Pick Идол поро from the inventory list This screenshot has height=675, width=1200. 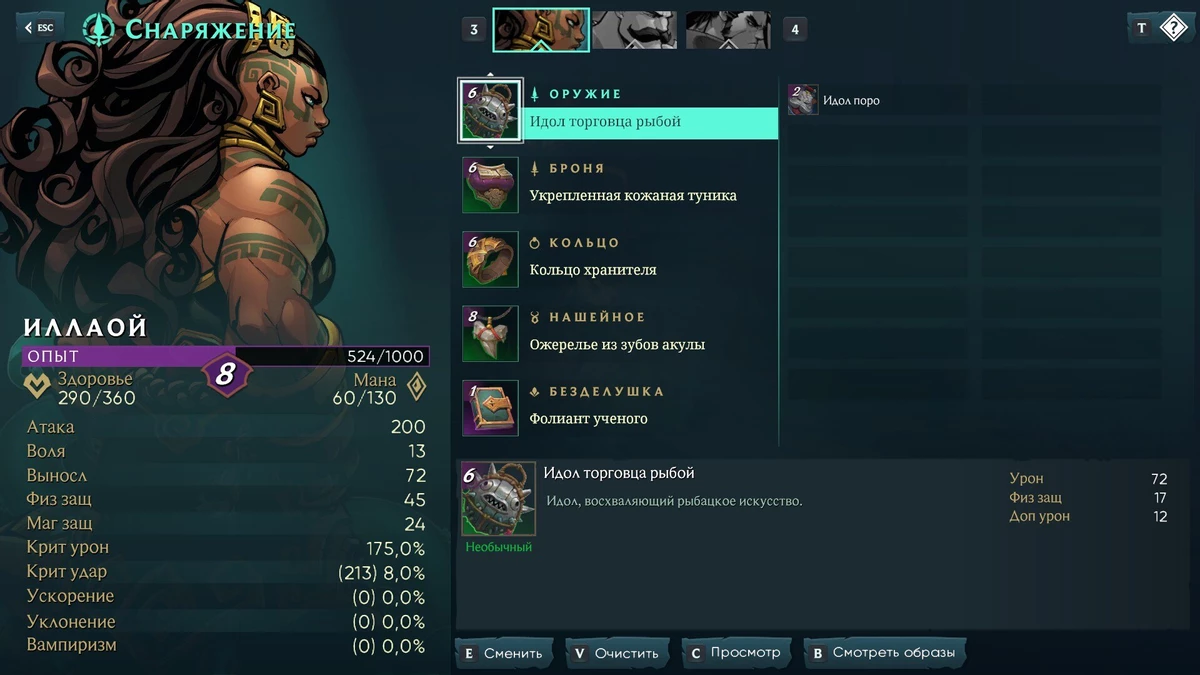tap(850, 100)
